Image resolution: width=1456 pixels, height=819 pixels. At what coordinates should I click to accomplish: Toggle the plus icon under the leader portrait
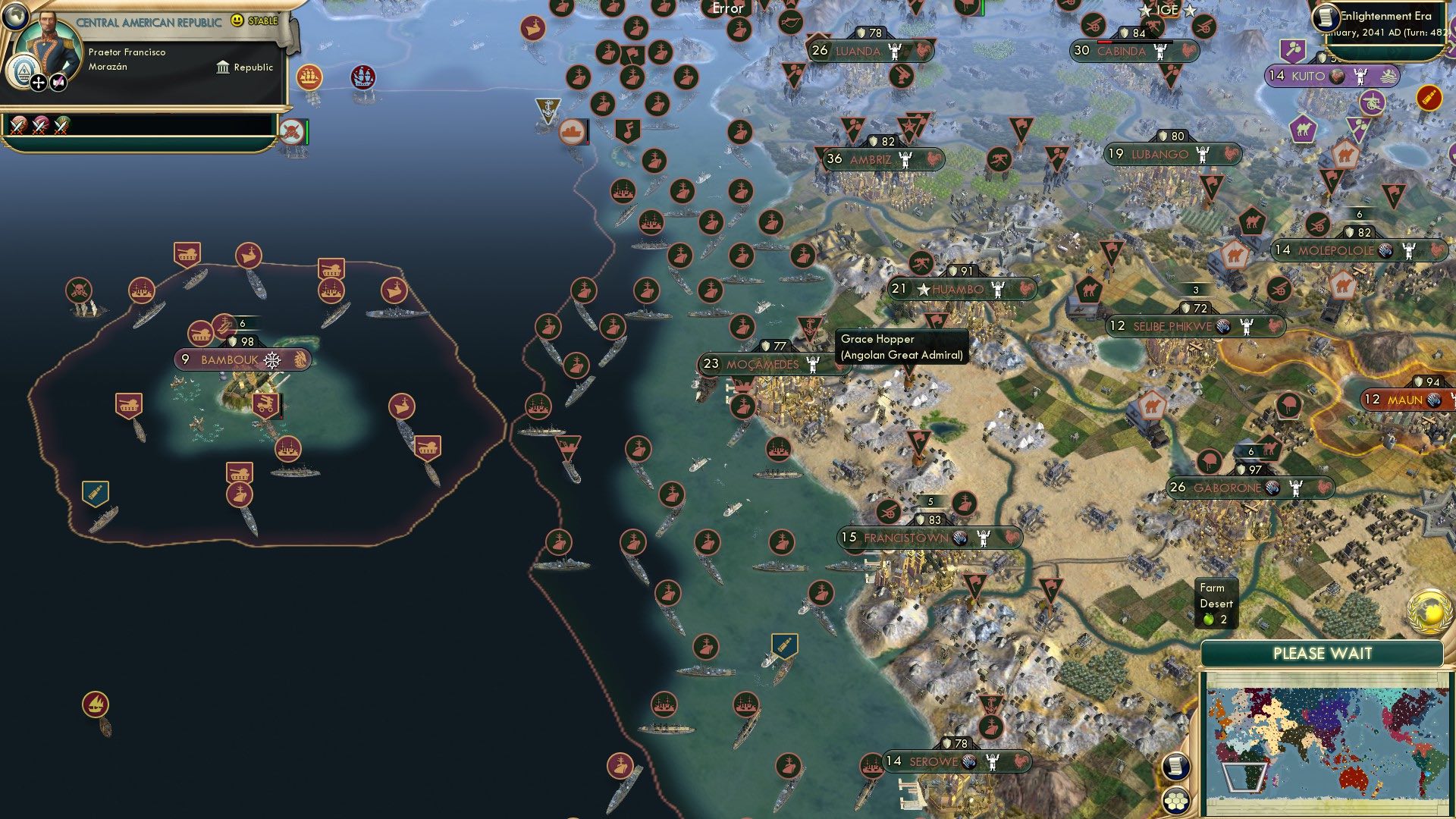coord(39,83)
